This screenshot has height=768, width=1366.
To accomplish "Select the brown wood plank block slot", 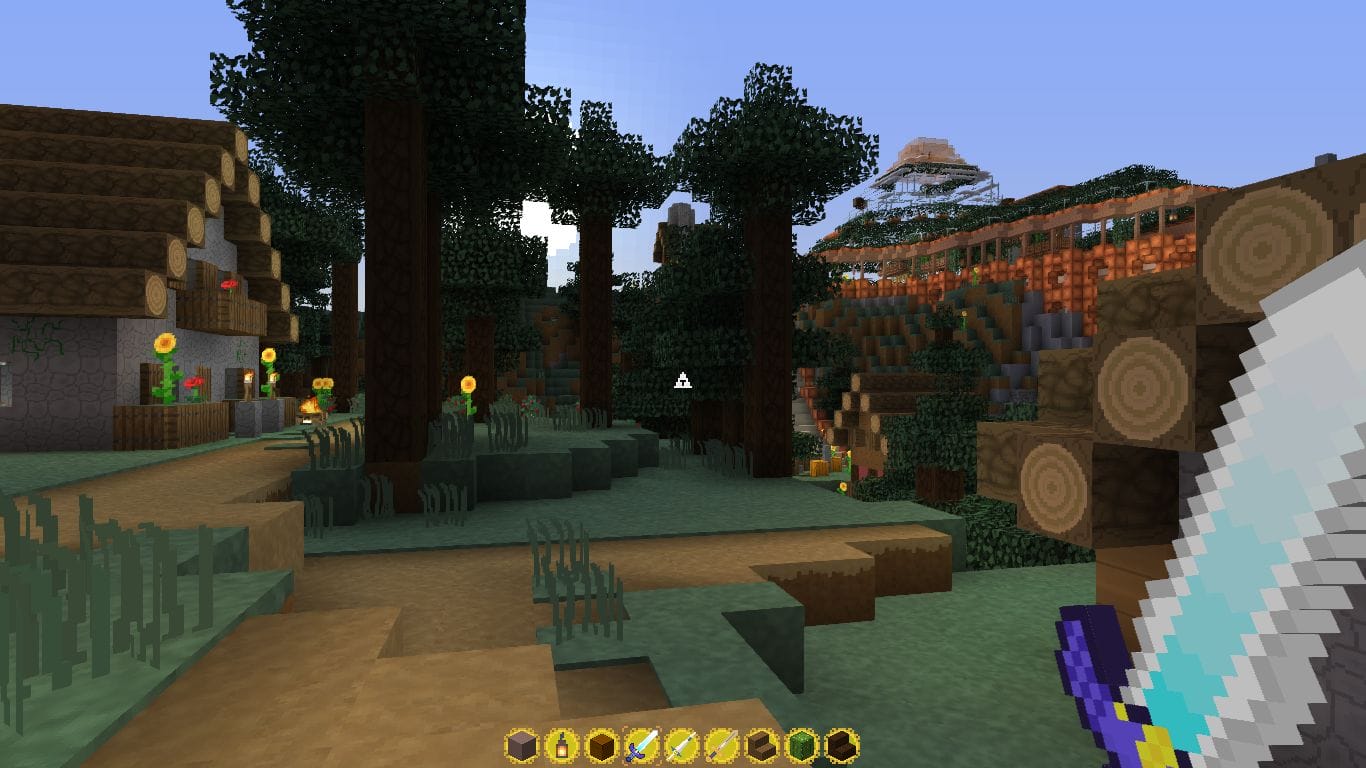I will [x=601, y=746].
